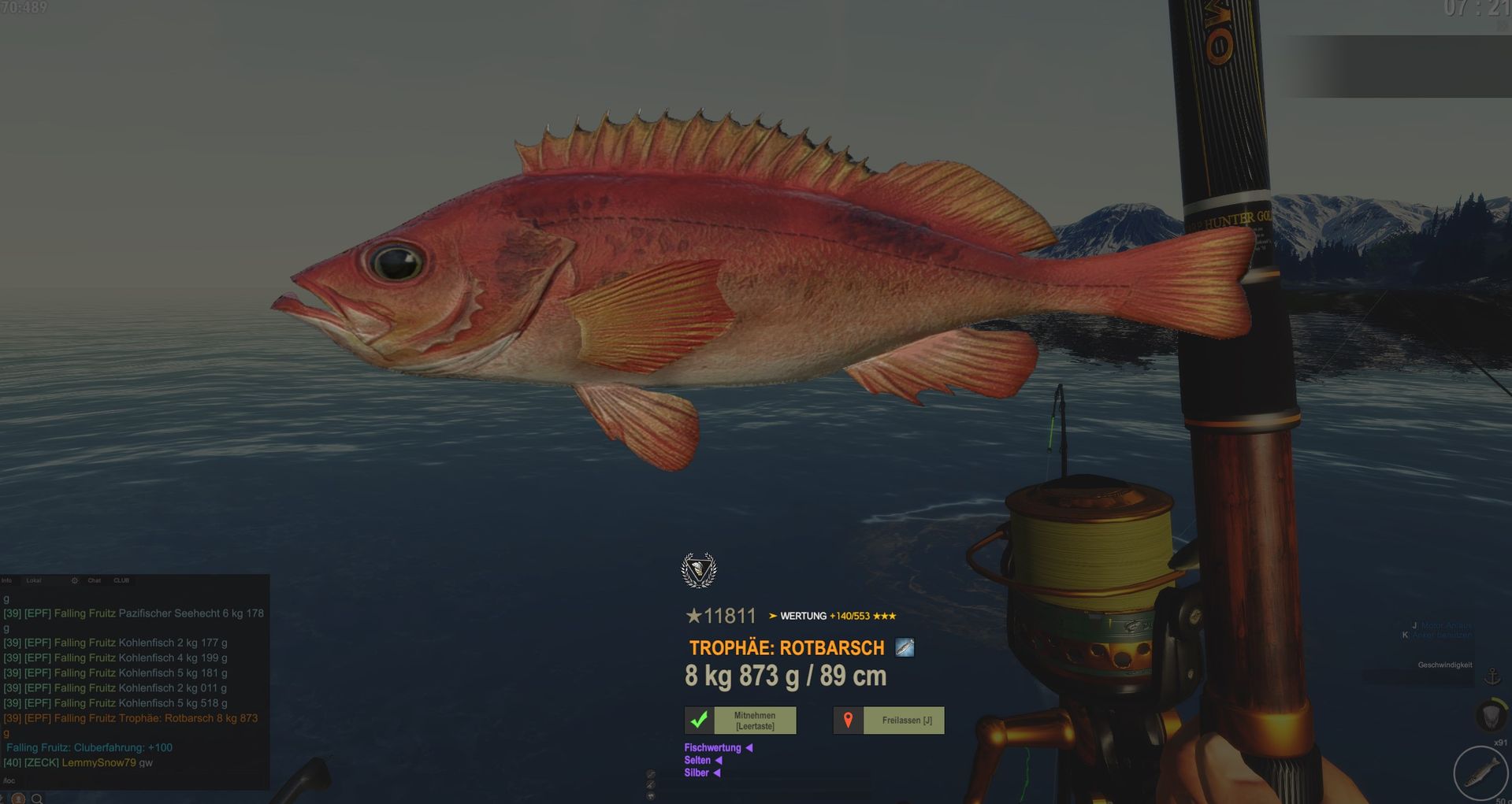The image size is (1512, 804).
Task: Click LemmySnow79's name in chat
Action: 98,762
